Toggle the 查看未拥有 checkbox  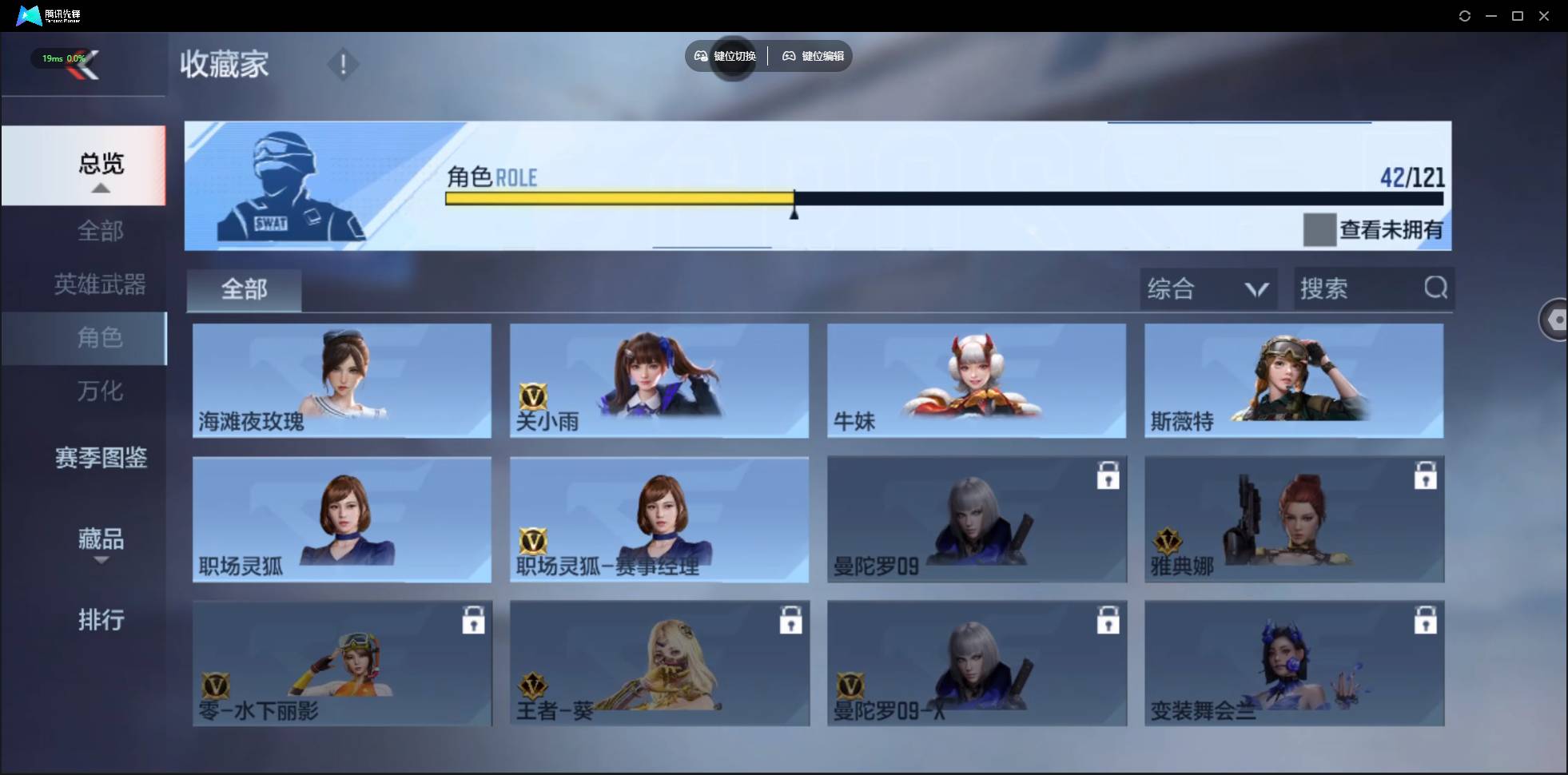click(x=1319, y=230)
